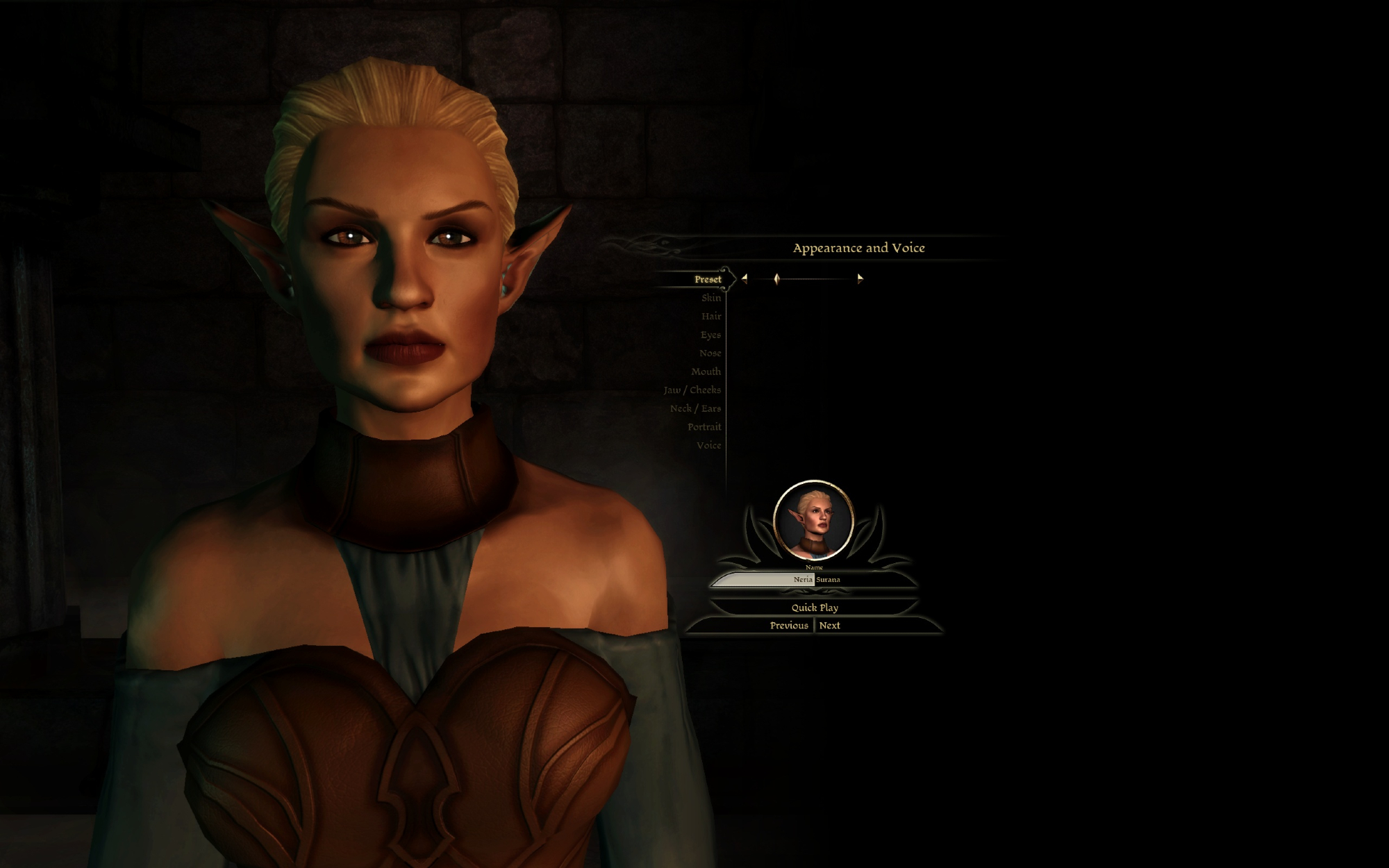Screen dimensions: 1389x868
Task: Continue with the Next button
Action: pyautogui.click(x=829, y=626)
